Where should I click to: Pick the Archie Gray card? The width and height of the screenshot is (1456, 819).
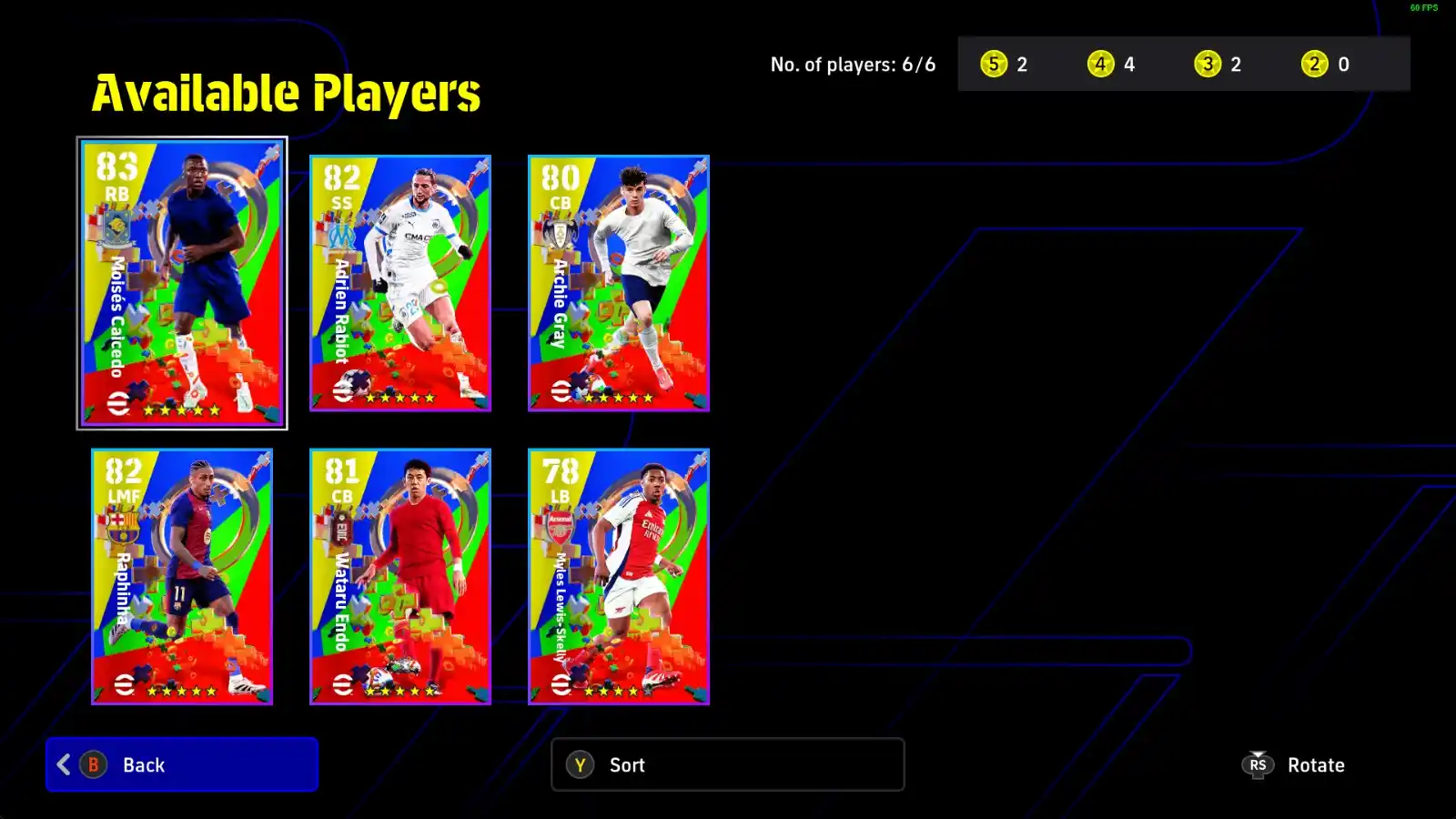coord(619,283)
